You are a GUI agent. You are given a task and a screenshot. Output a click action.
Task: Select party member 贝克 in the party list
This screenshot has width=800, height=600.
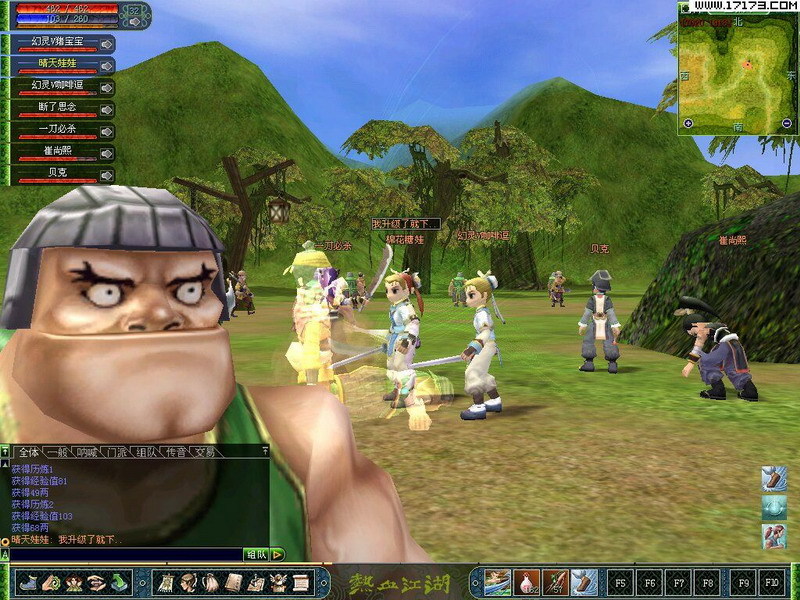tap(55, 175)
